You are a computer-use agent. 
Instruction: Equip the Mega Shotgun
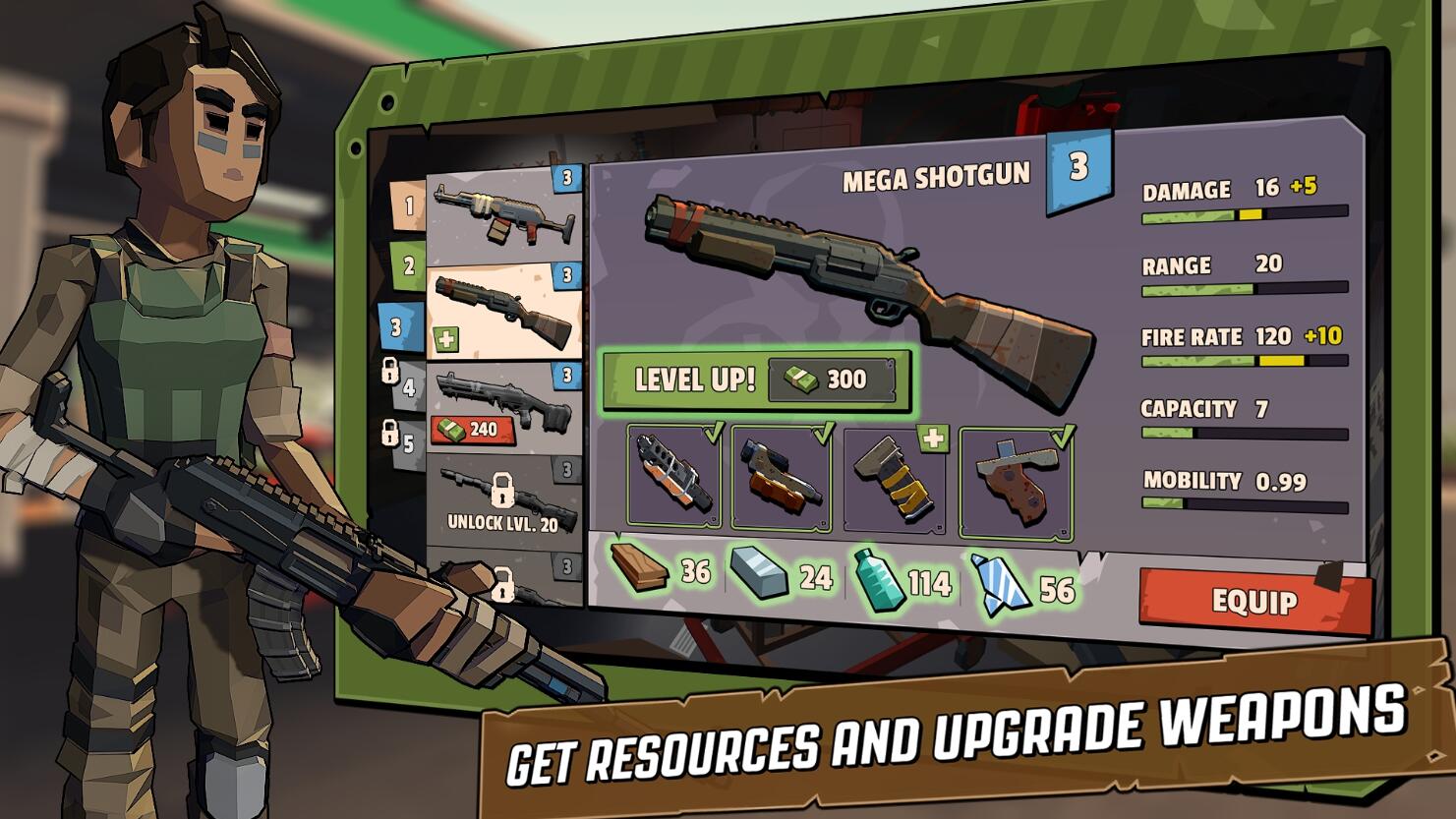pyautogui.click(x=1253, y=600)
